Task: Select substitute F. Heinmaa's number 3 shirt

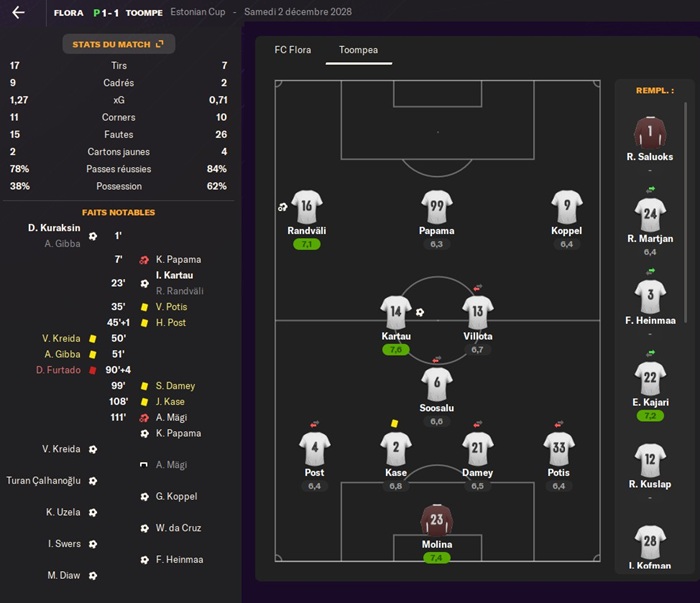Action: pyautogui.click(x=650, y=297)
